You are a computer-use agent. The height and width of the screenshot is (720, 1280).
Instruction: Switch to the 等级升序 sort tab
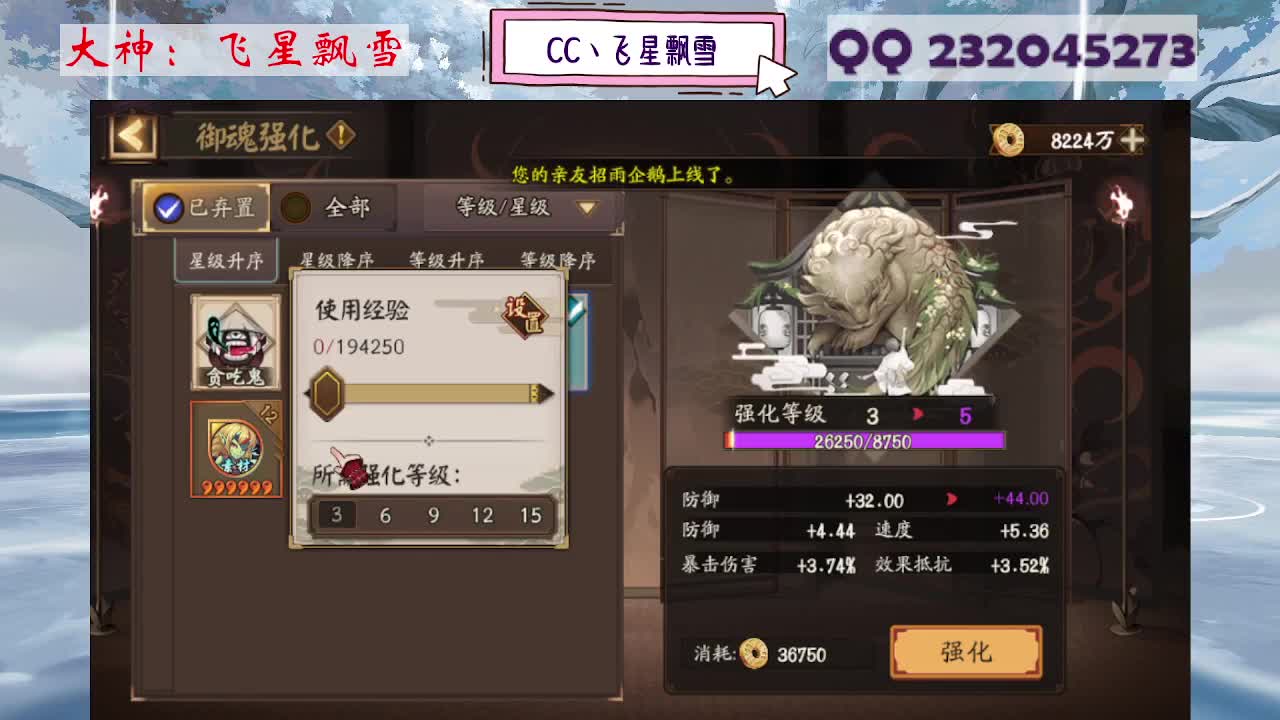tap(446, 258)
